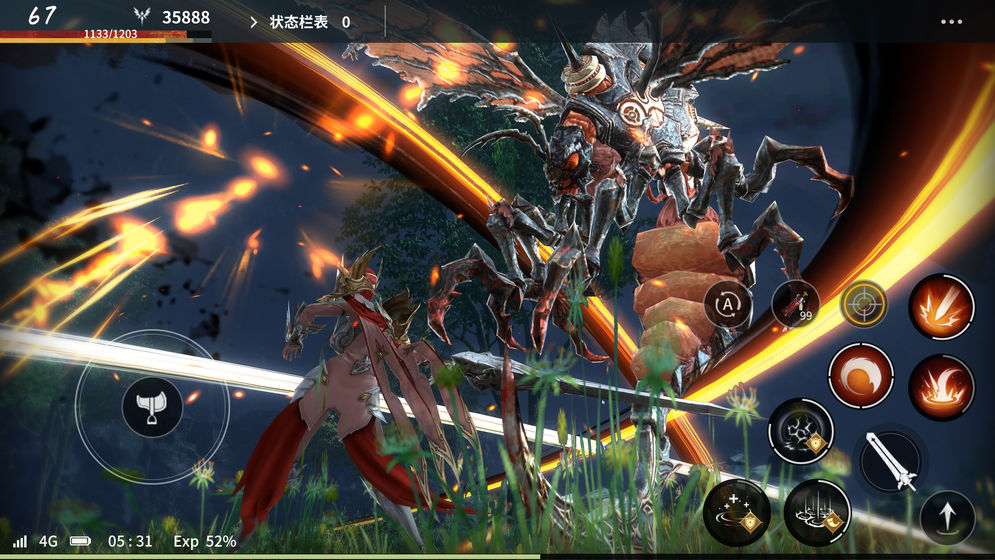Expand the 状态栏表 status list
The width and height of the screenshot is (995, 560).
coord(300,21)
